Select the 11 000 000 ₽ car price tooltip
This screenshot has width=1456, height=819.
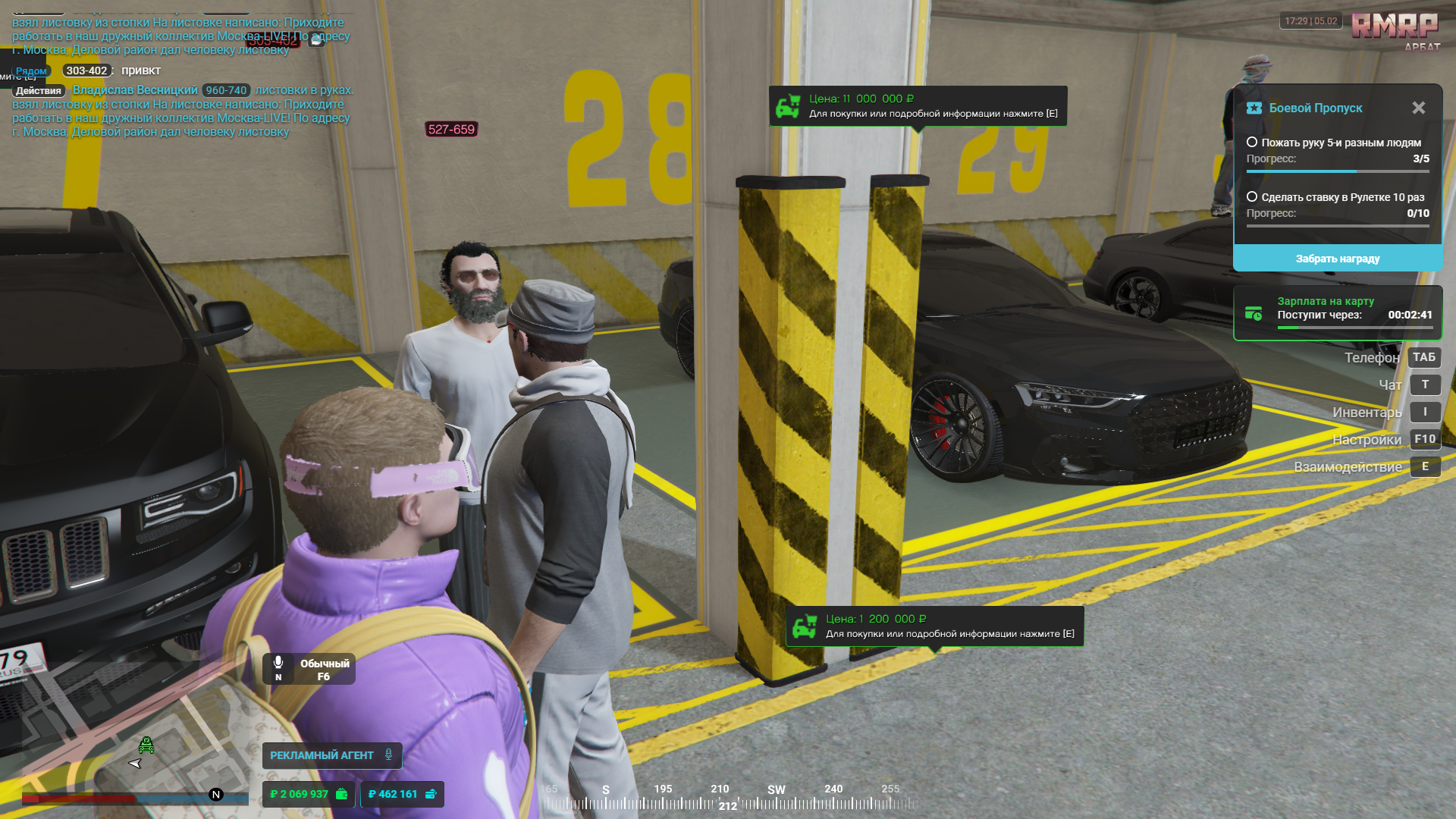point(918,106)
